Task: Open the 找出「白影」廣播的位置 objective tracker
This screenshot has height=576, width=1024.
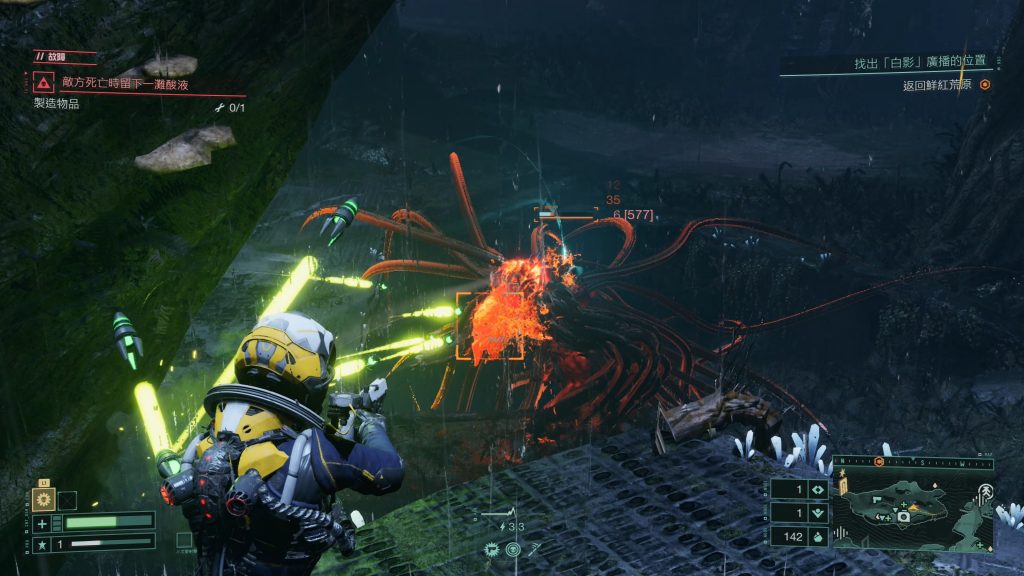Action: (x=919, y=63)
